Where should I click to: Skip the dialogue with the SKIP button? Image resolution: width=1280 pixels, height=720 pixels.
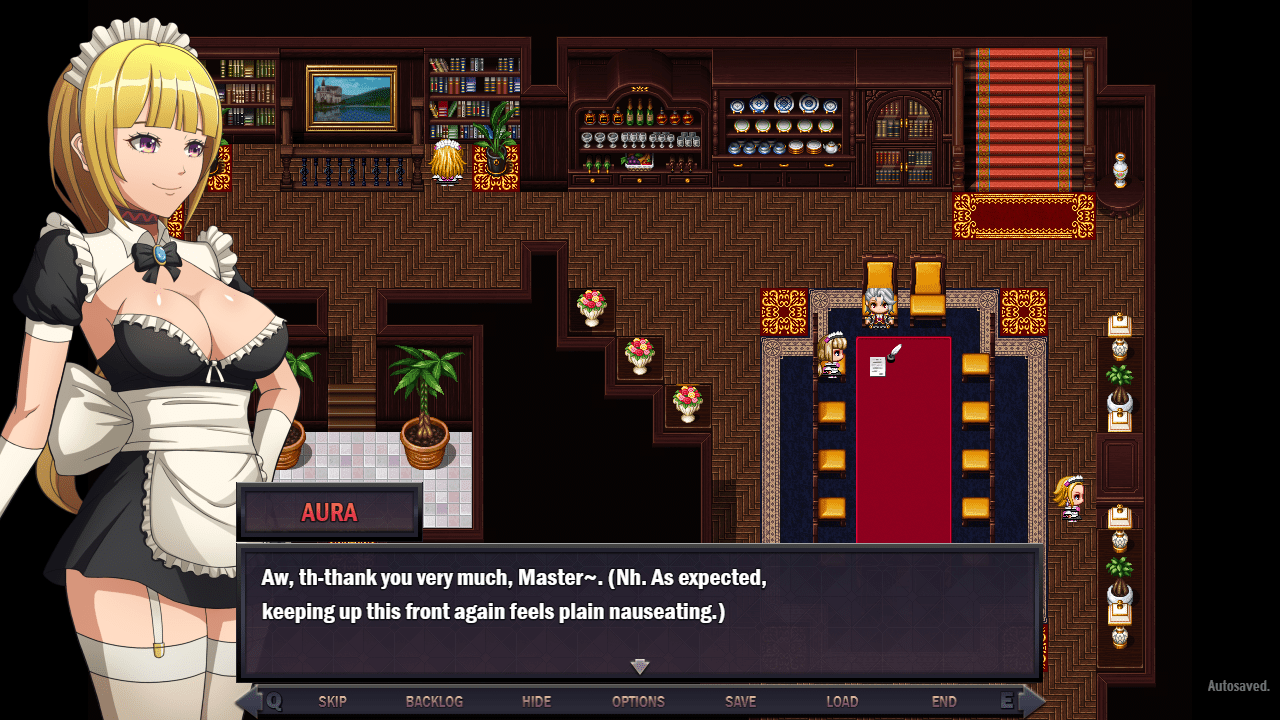332,701
